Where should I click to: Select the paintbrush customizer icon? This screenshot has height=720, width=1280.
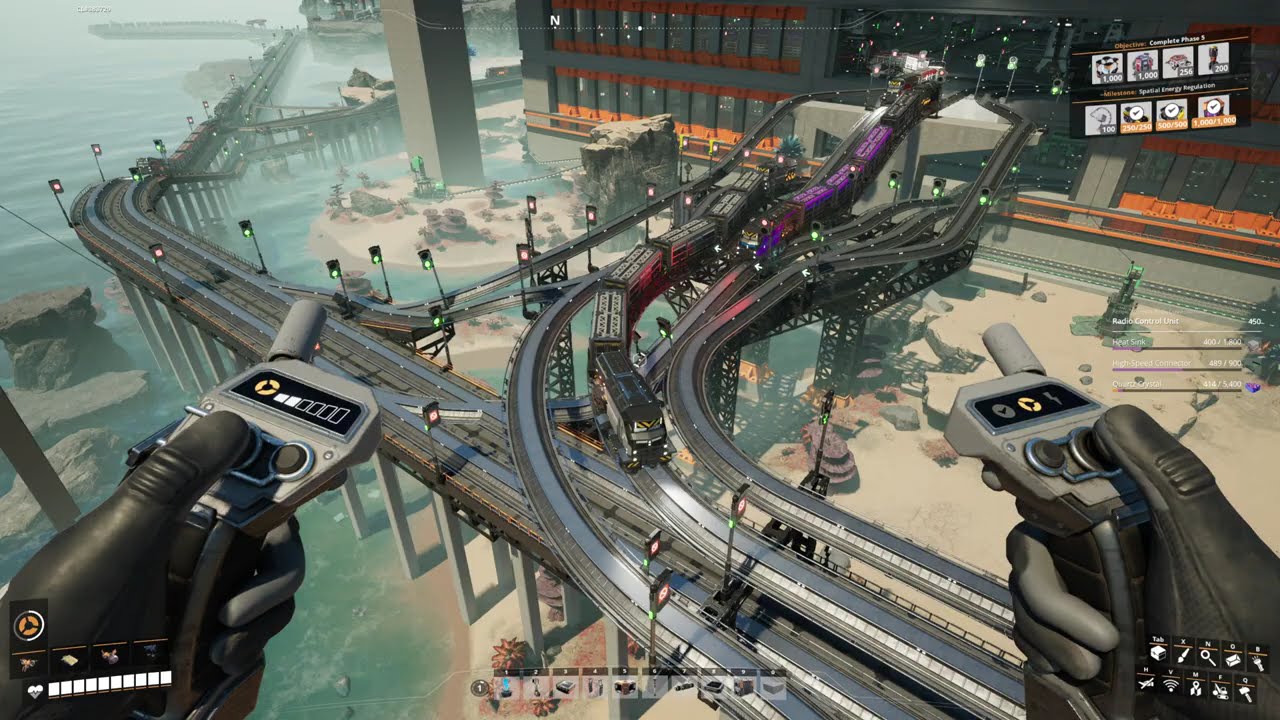[x=1183, y=655]
